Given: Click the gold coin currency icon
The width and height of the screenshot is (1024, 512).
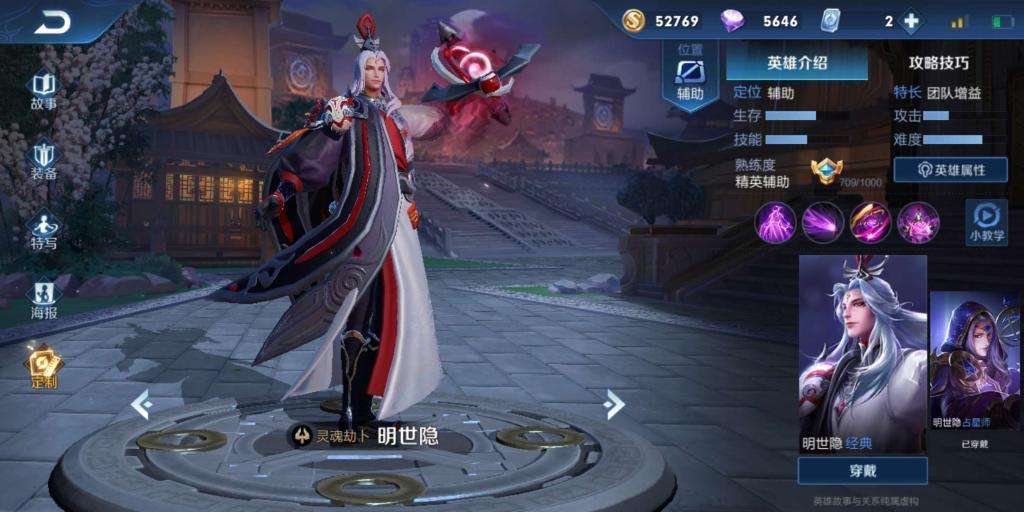Looking at the screenshot, I should pos(633,21).
